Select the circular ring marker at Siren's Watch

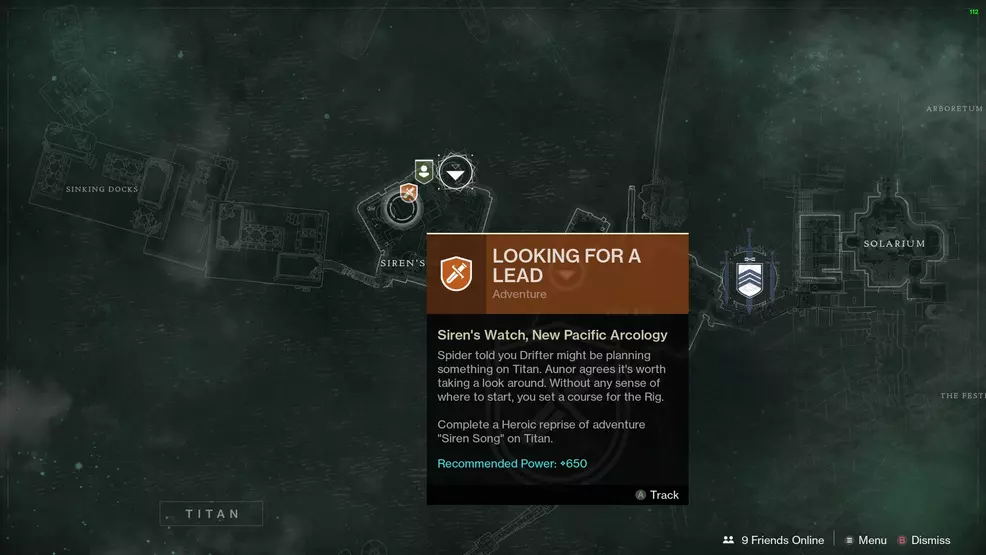[x=403, y=210]
